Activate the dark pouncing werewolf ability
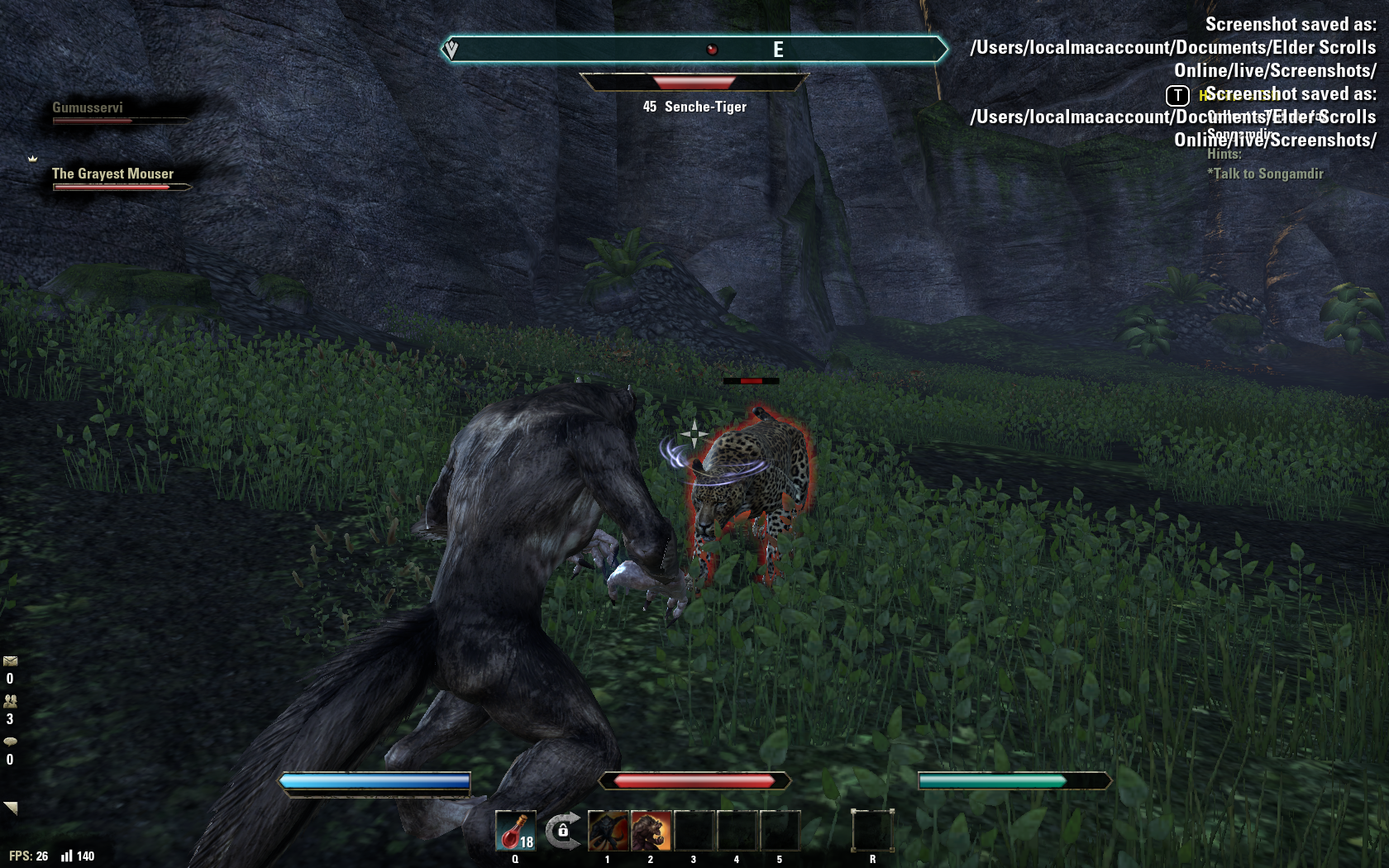Viewport: 1389px width, 868px height. coord(609,830)
